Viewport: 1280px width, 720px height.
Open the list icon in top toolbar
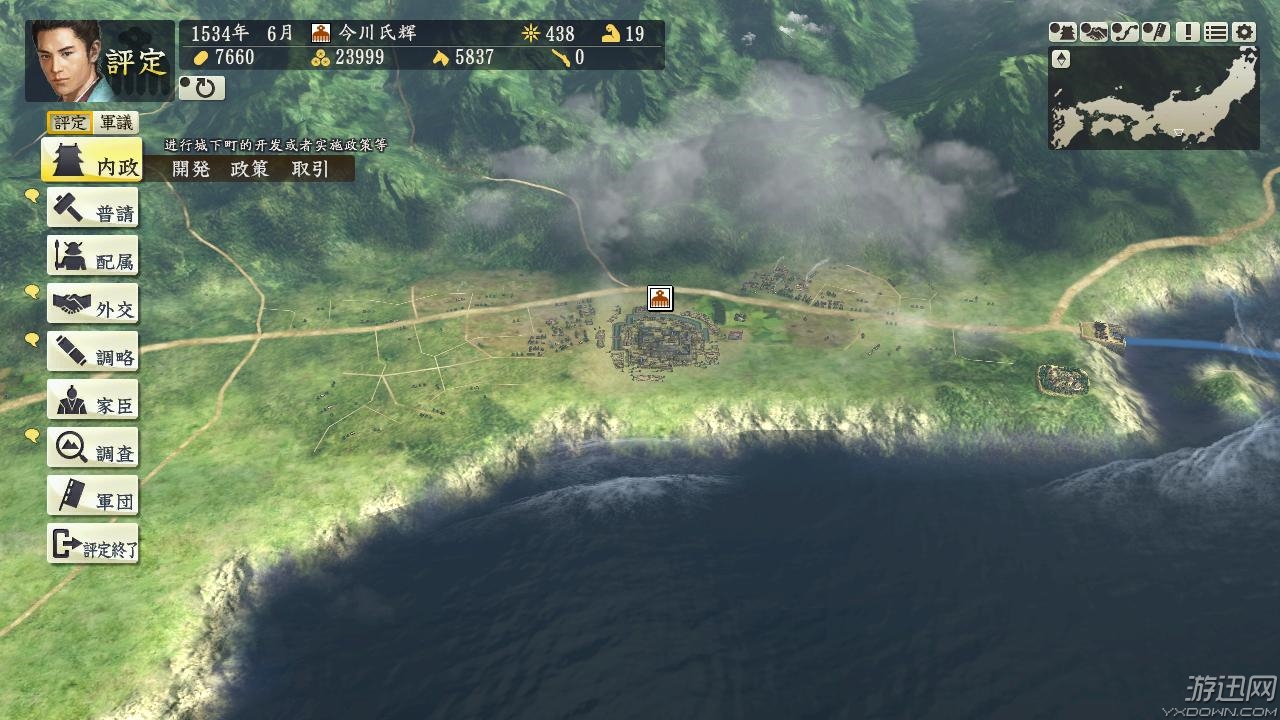1215,32
